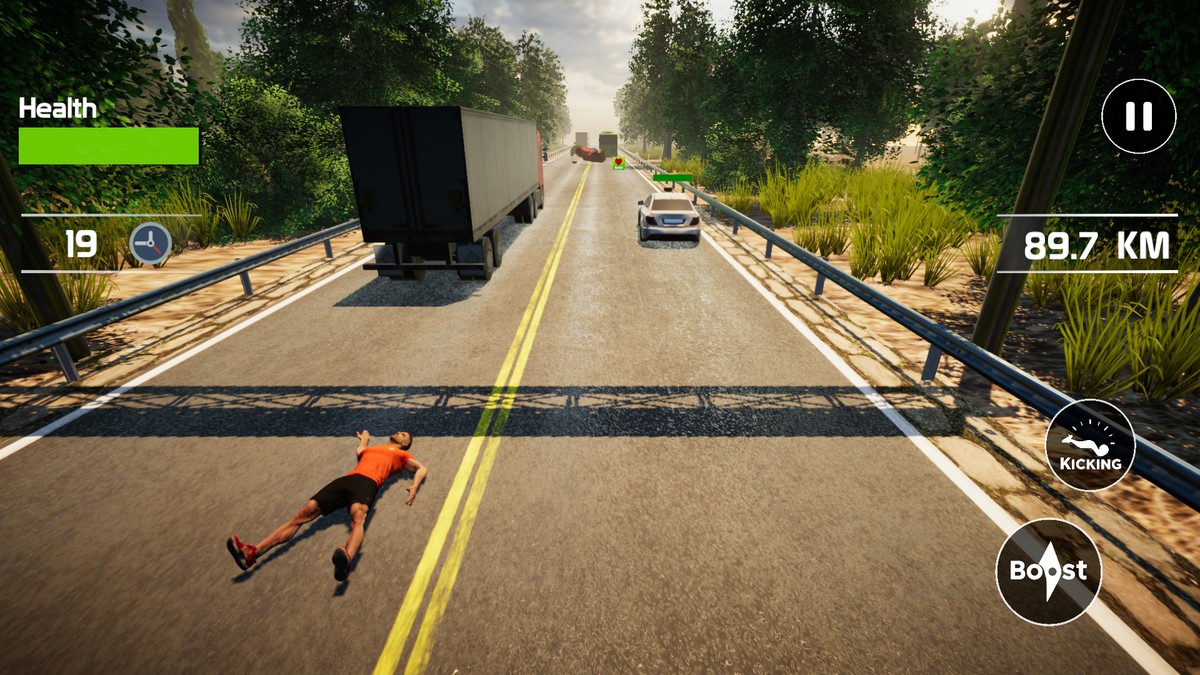Pause the game with the pause button
Screen dimensions: 1200x675
(1138, 116)
